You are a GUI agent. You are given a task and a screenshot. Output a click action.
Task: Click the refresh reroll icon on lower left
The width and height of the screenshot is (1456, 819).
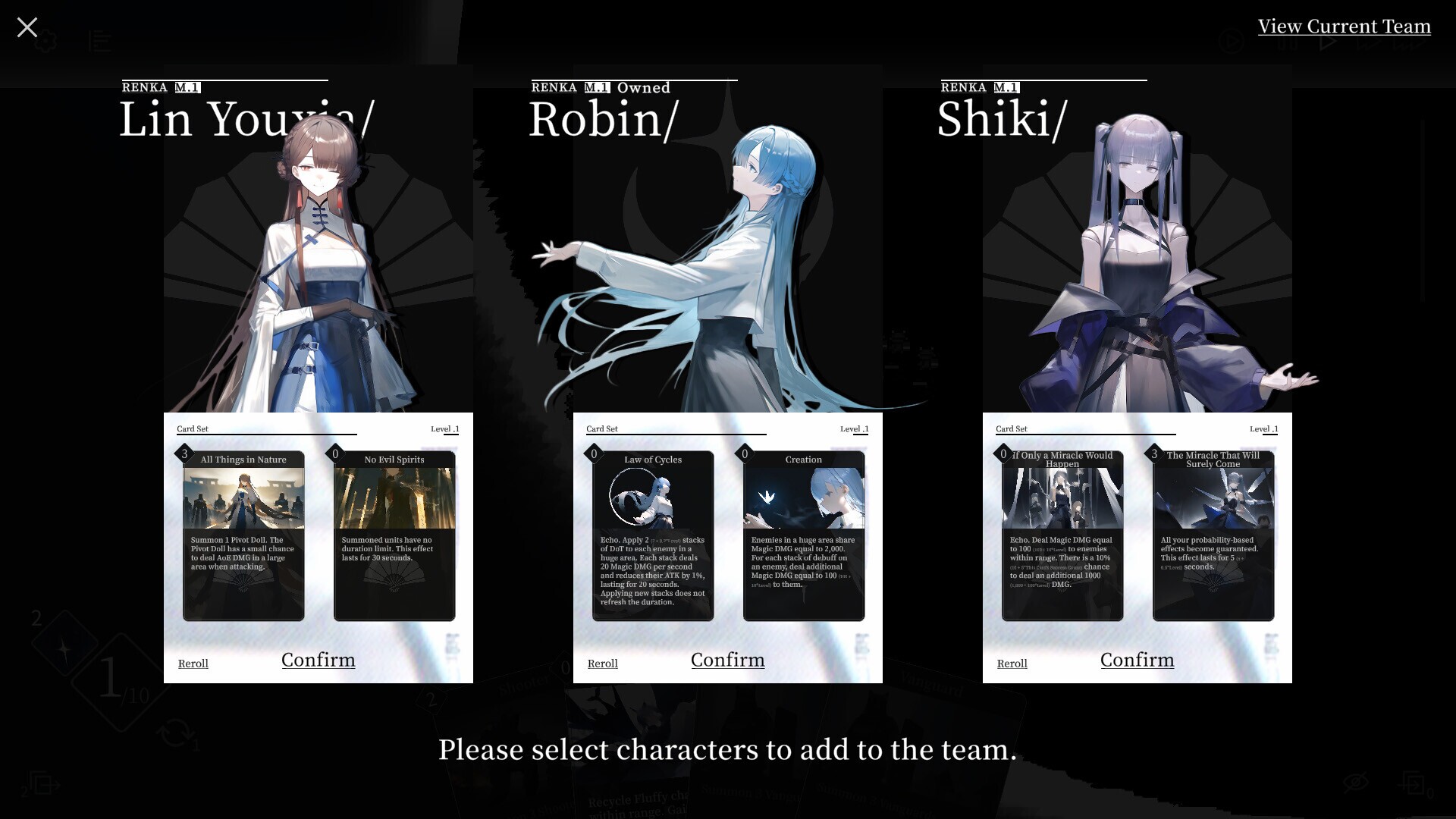(176, 733)
